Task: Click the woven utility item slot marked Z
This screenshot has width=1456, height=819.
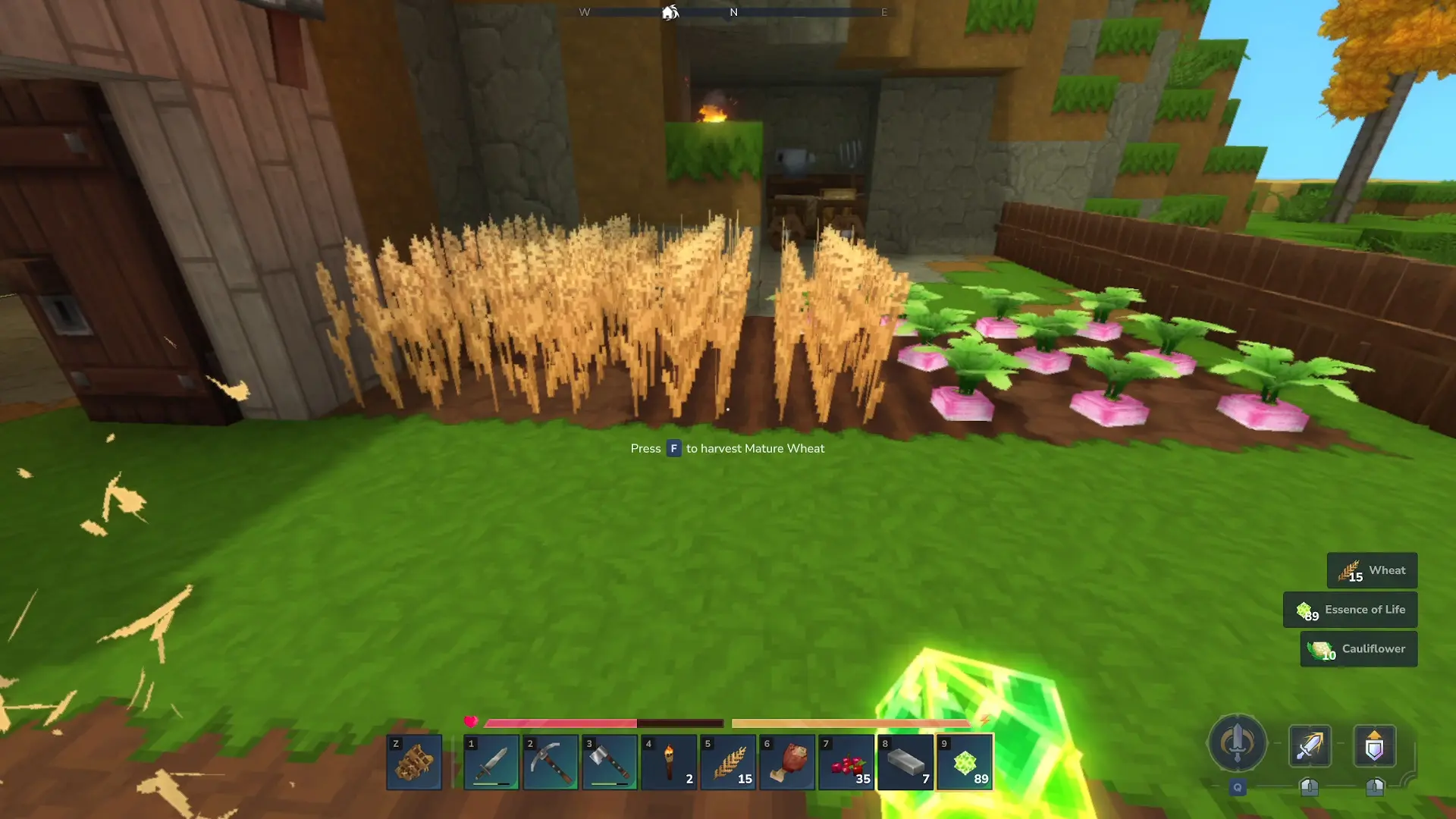Action: [x=414, y=762]
